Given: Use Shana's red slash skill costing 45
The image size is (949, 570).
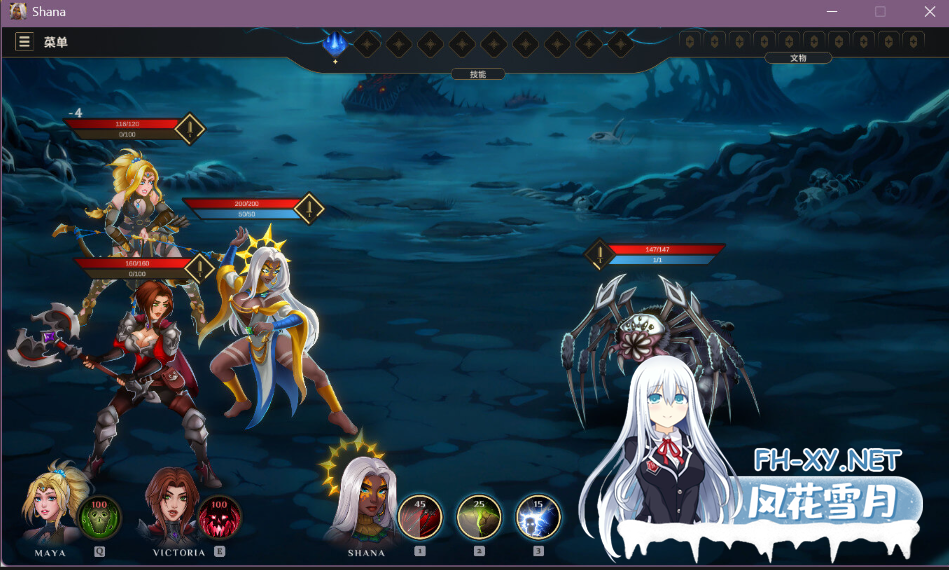Looking at the screenshot, I should coord(420,517).
